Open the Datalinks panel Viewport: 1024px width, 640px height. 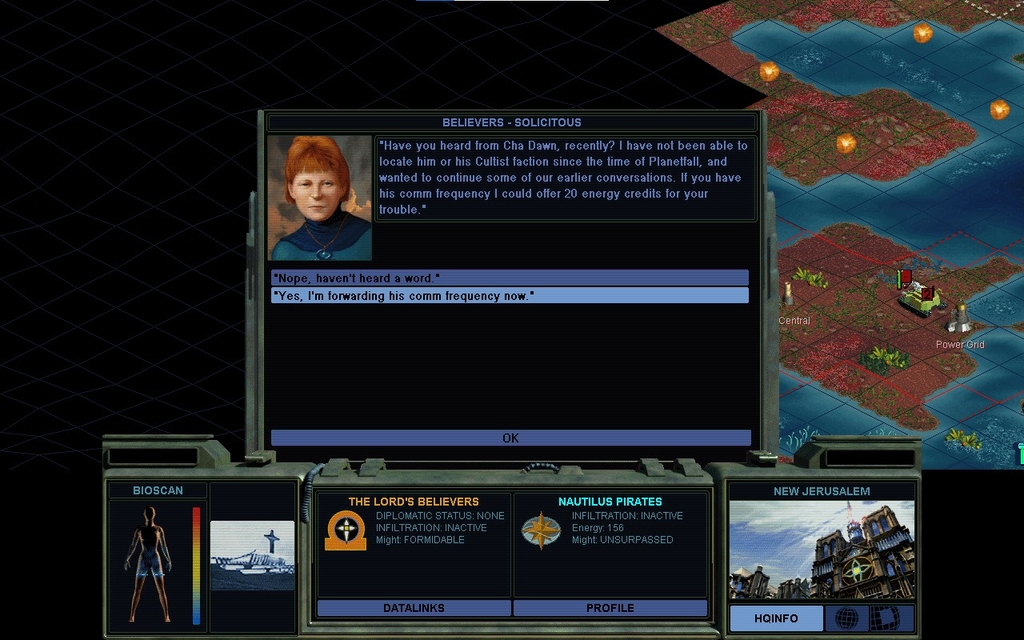click(413, 608)
